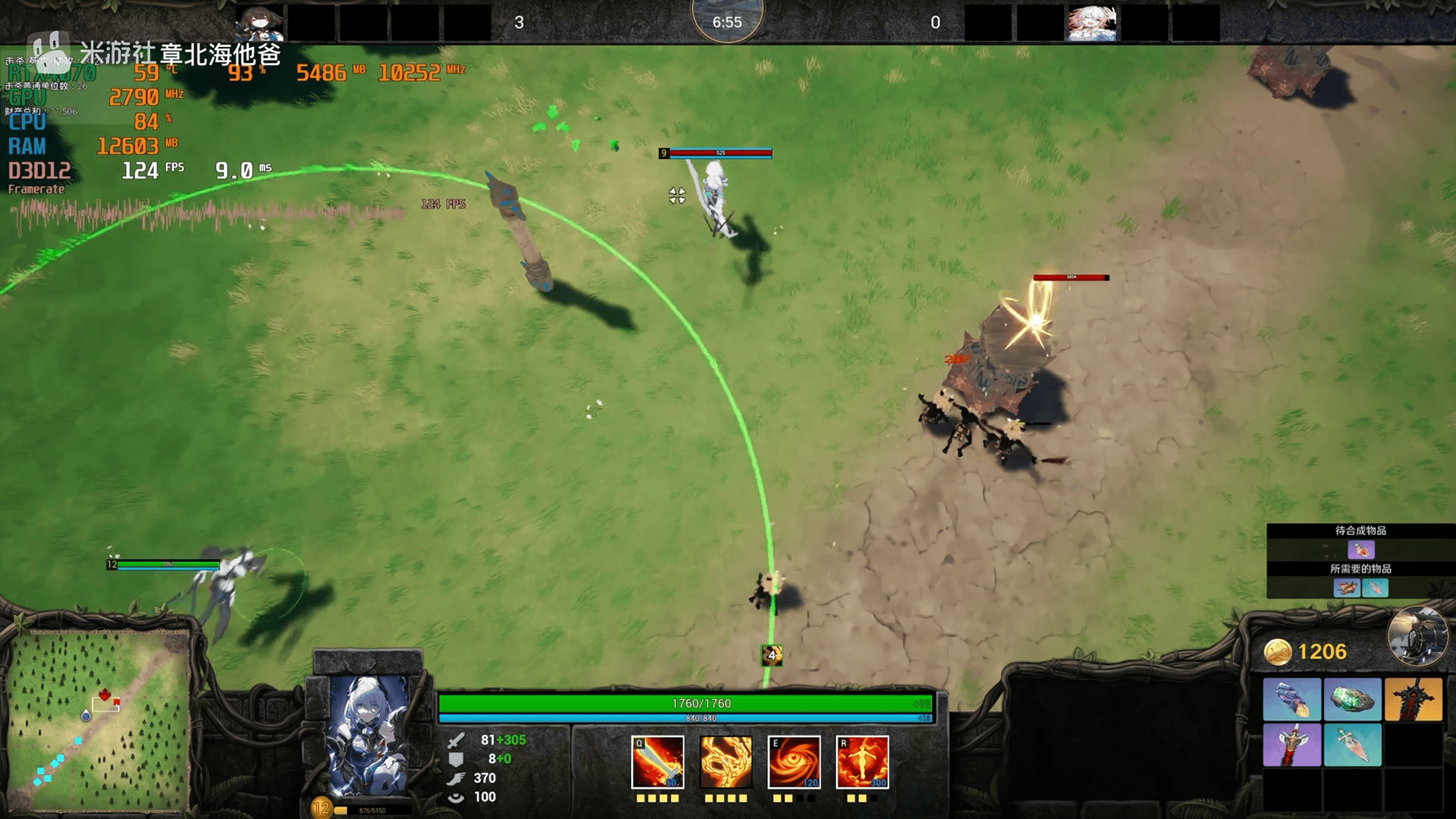Click the pink-haired enemy hero portrait
The width and height of the screenshot is (1456, 819).
pos(1091,23)
